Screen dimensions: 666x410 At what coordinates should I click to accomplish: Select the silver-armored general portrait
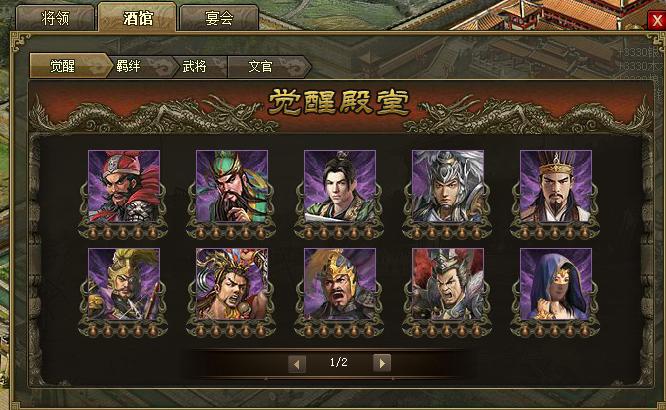tap(448, 186)
